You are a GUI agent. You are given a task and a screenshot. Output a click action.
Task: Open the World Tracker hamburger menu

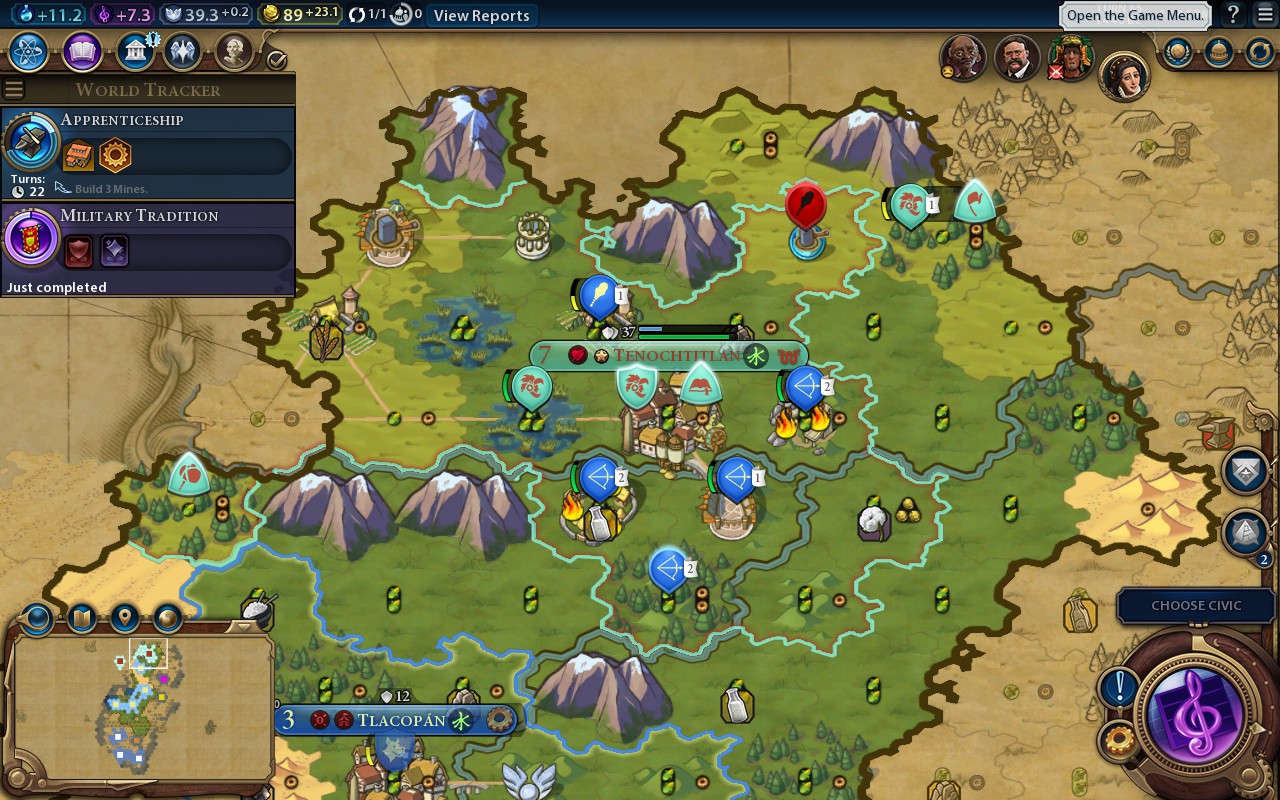point(13,90)
